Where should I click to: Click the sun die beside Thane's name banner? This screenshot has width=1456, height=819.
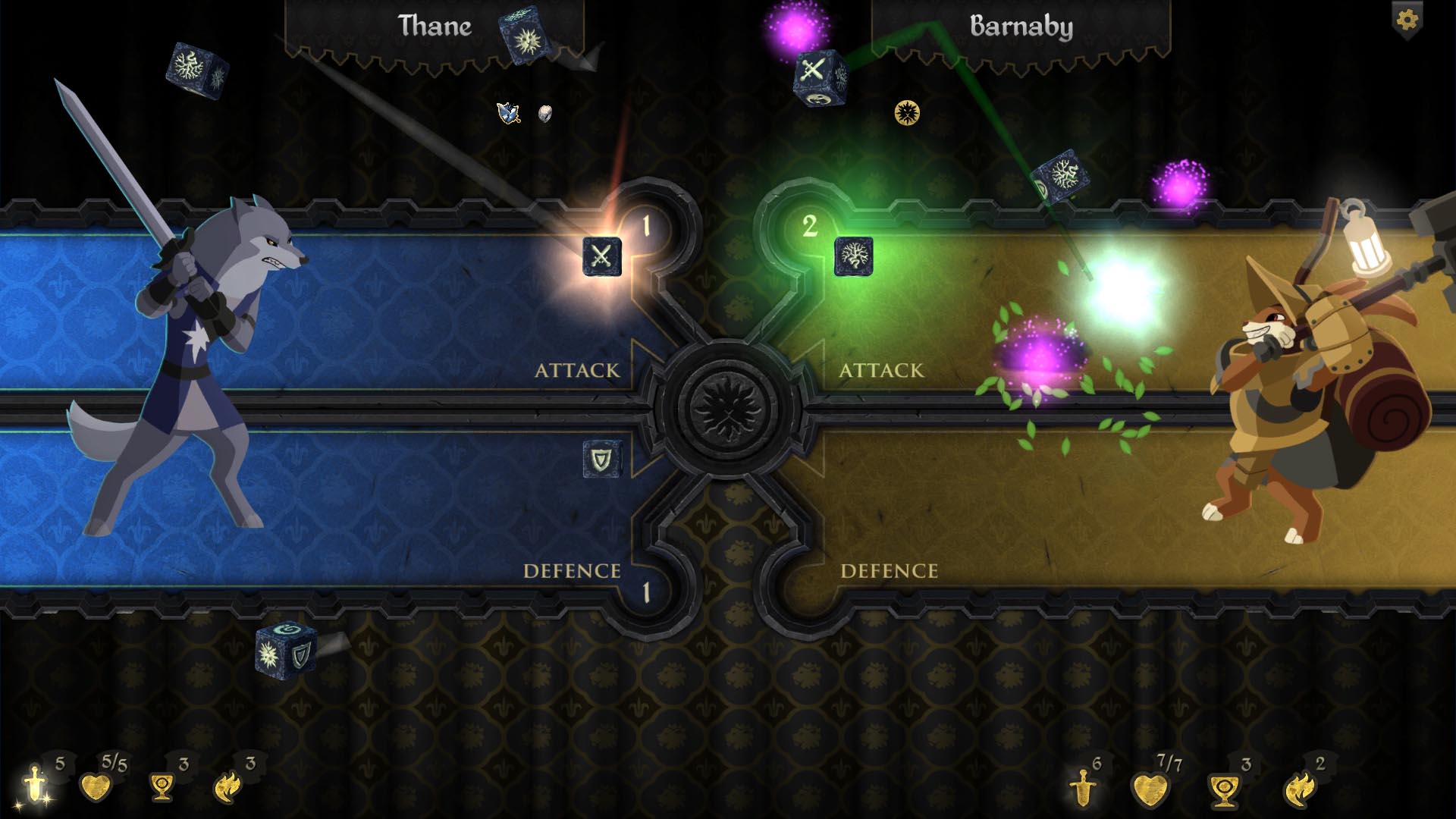tap(525, 30)
